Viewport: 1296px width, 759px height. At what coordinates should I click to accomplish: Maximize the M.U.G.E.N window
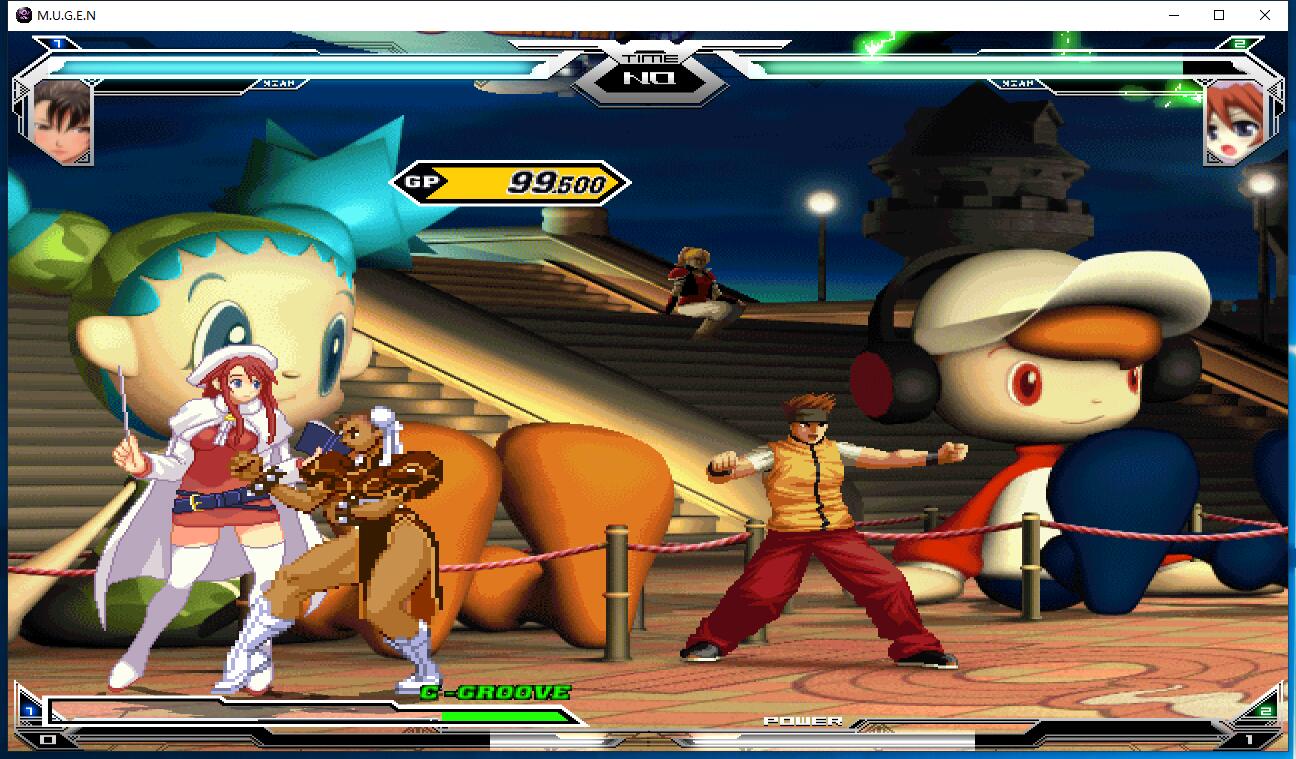coord(1219,15)
